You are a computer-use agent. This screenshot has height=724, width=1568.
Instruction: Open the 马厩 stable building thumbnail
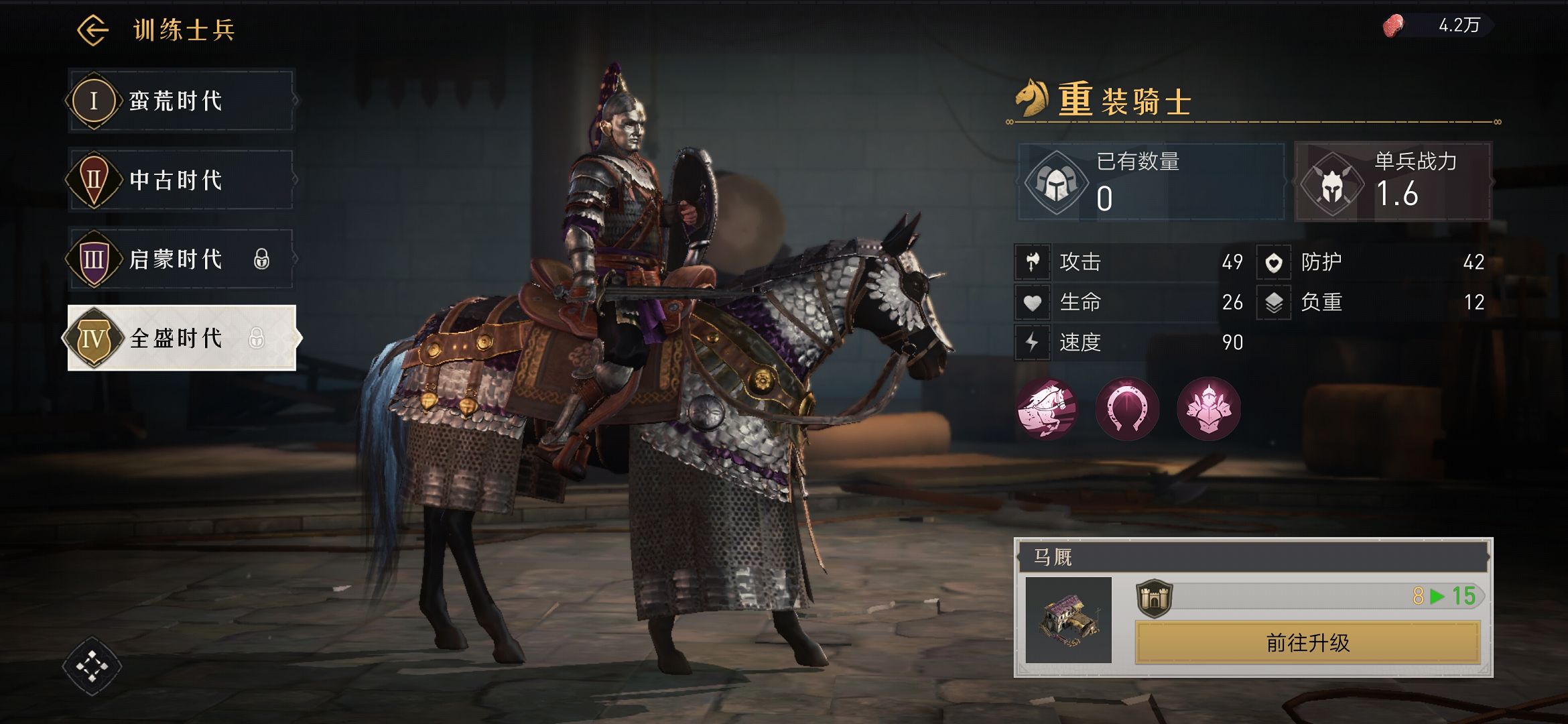click(1068, 620)
